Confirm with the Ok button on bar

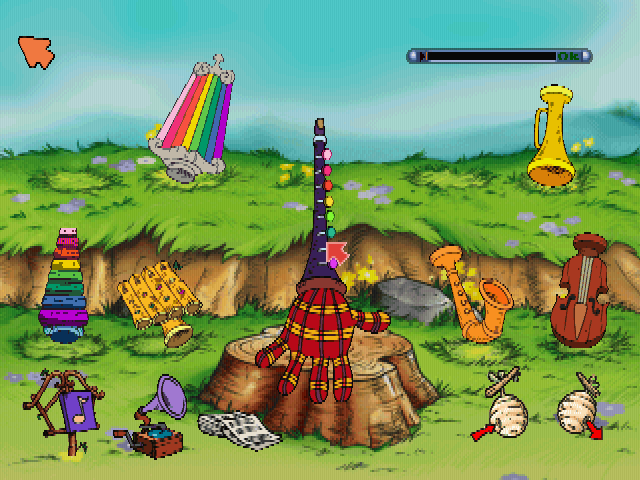[x=570, y=56]
